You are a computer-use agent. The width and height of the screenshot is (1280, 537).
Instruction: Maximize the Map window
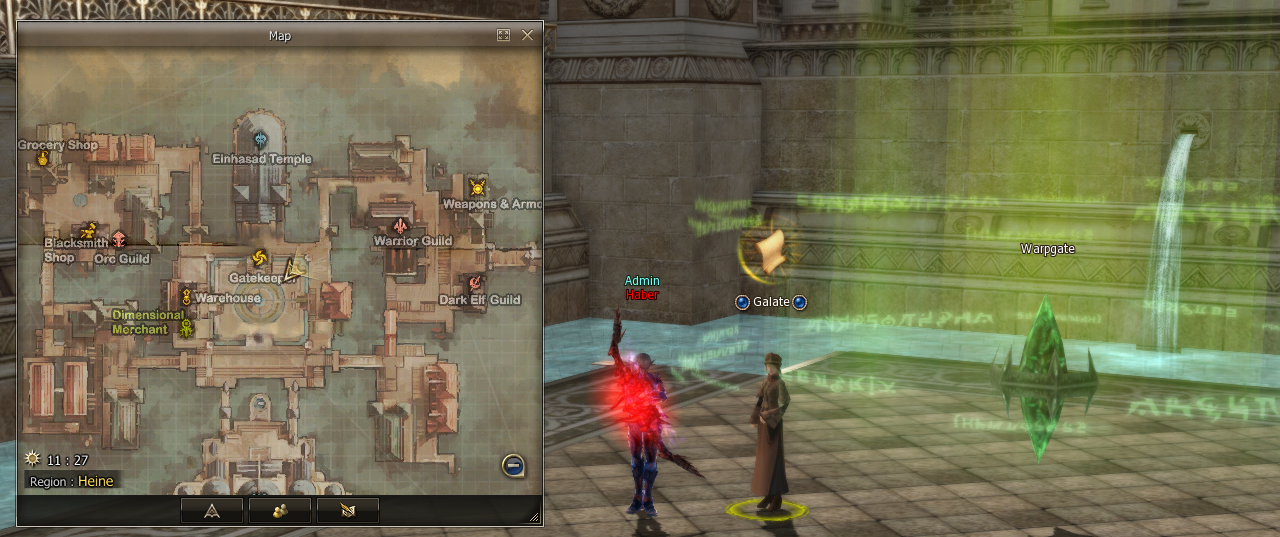pyautogui.click(x=503, y=35)
